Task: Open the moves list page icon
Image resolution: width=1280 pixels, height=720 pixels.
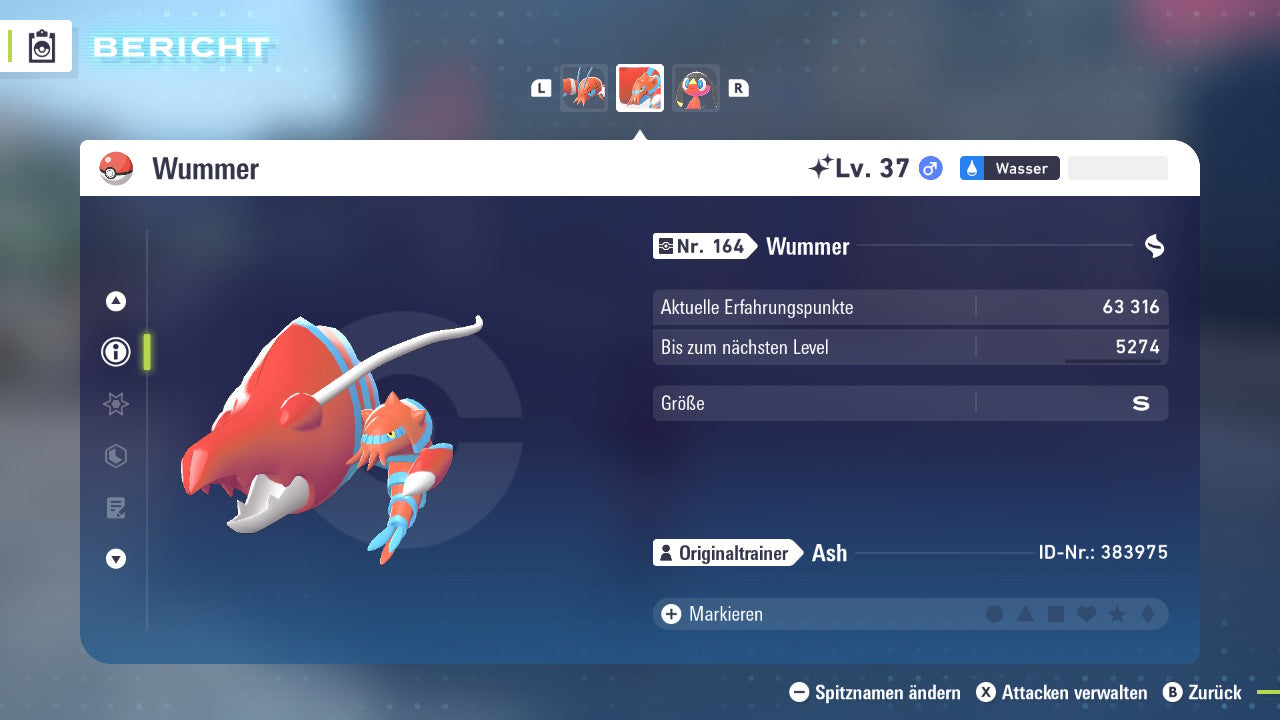Action: click(x=115, y=508)
